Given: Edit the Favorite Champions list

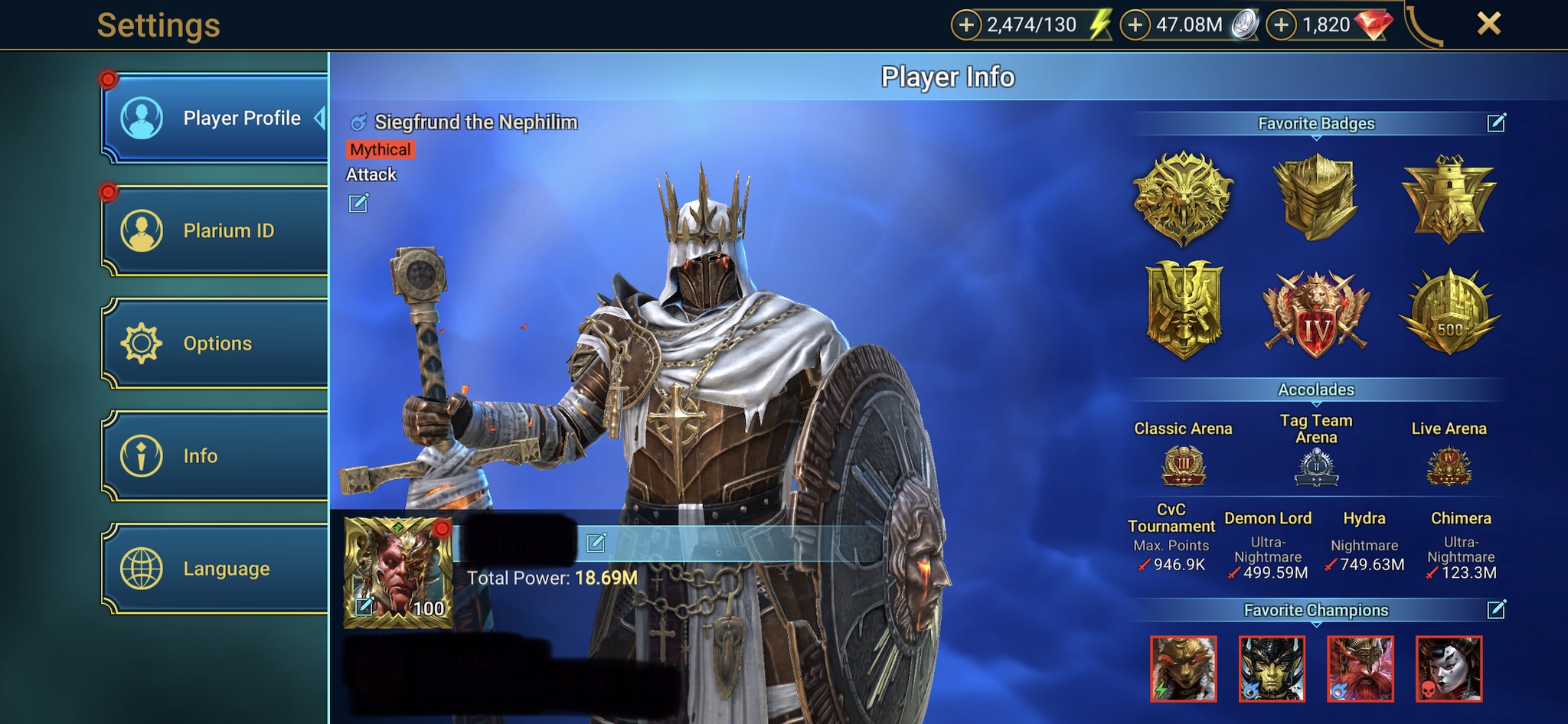Looking at the screenshot, I should click(x=1496, y=610).
